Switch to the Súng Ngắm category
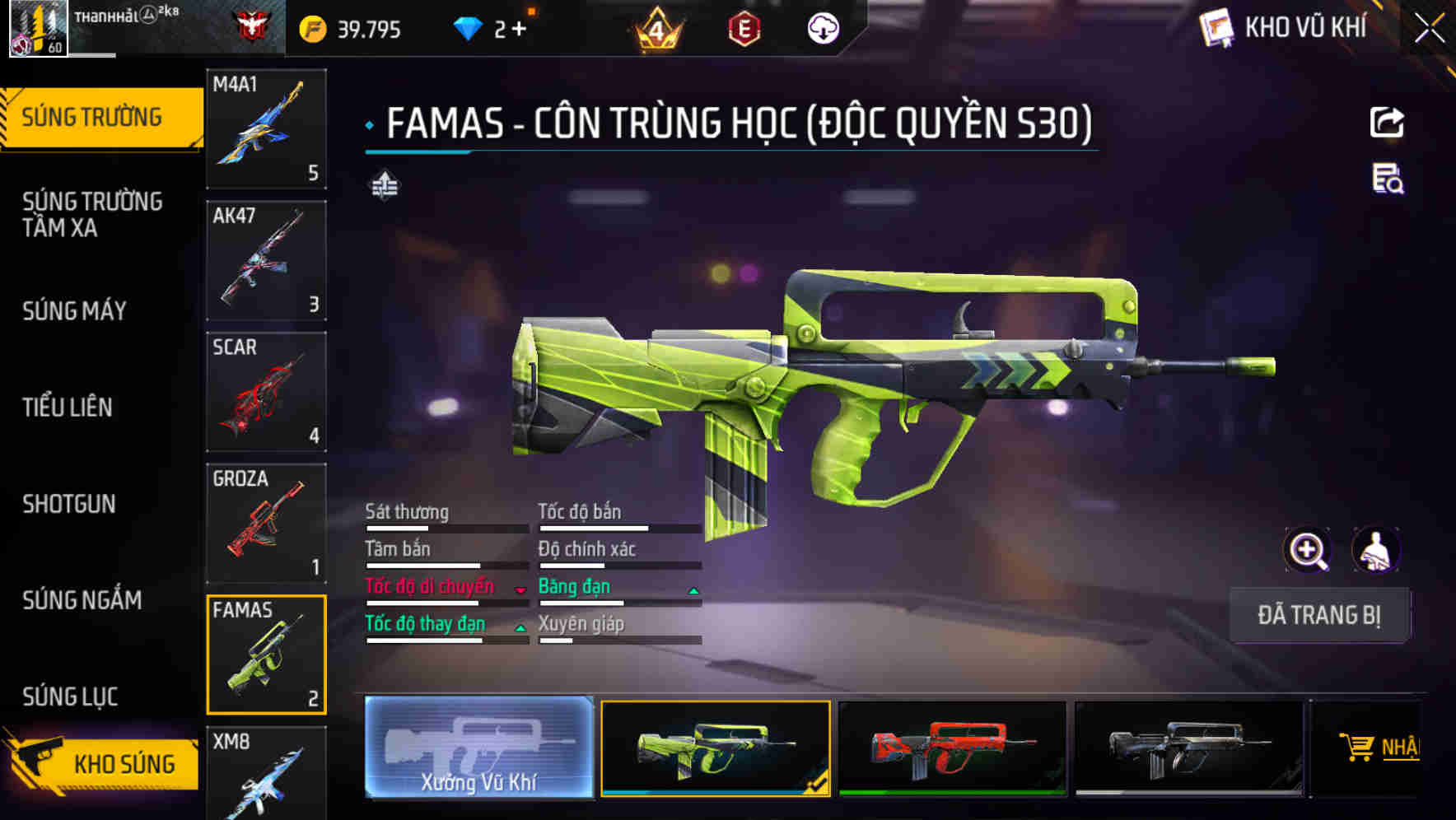 (x=82, y=600)
